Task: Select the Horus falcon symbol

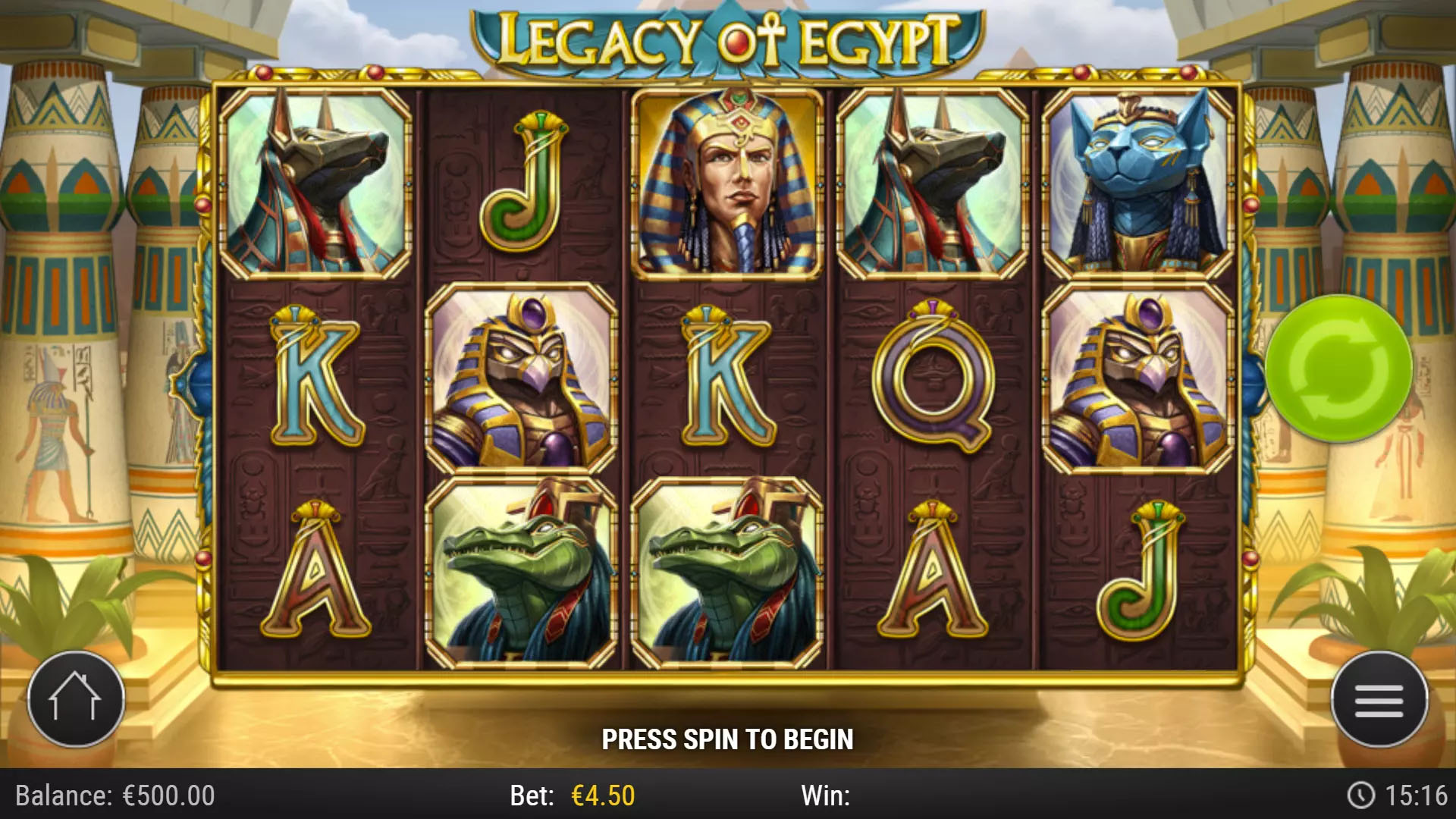Action: (523, 375)
